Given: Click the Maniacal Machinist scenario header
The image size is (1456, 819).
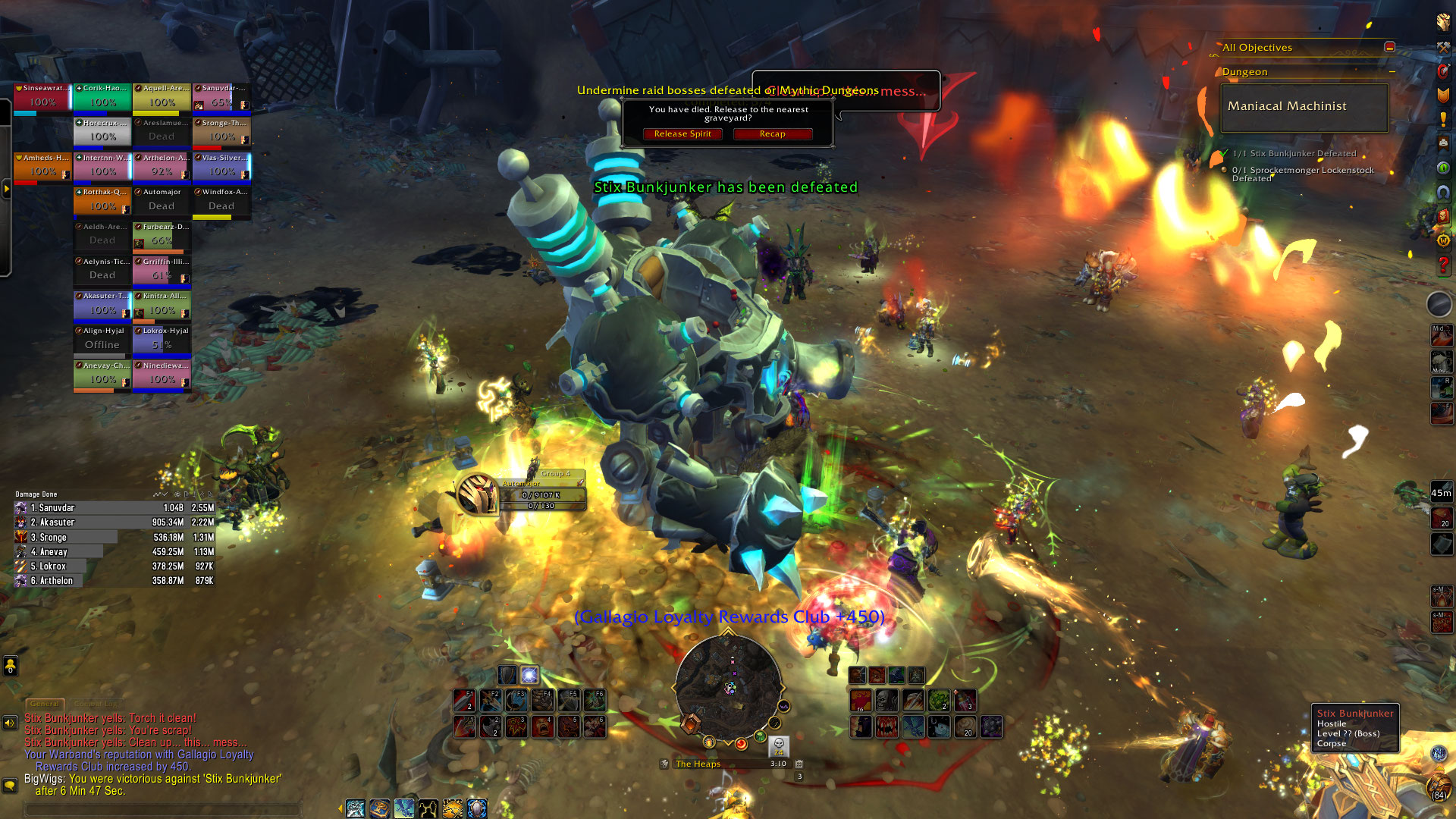Looking at the screenshot, I should 1304,107.
